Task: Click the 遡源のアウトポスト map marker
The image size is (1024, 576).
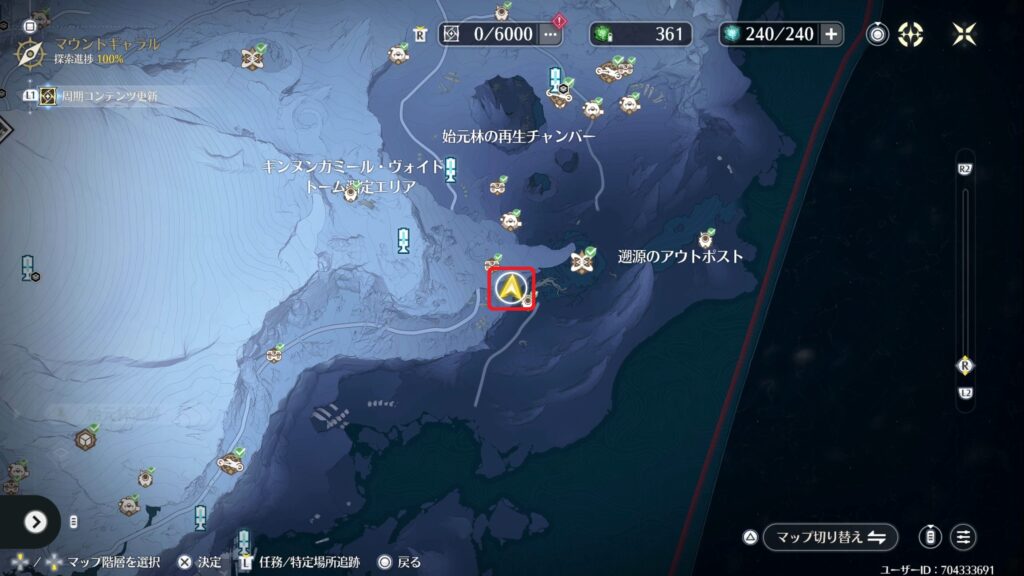Action: coord(708,238)
